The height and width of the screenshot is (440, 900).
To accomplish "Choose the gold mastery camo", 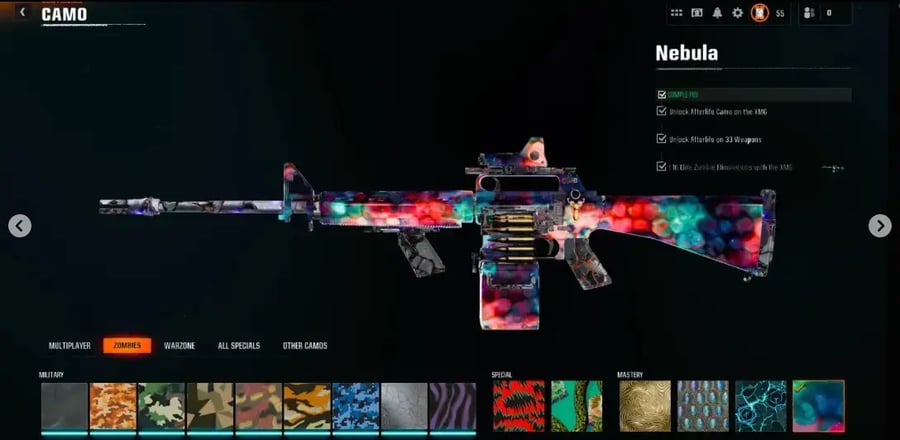I will (645, 406).
